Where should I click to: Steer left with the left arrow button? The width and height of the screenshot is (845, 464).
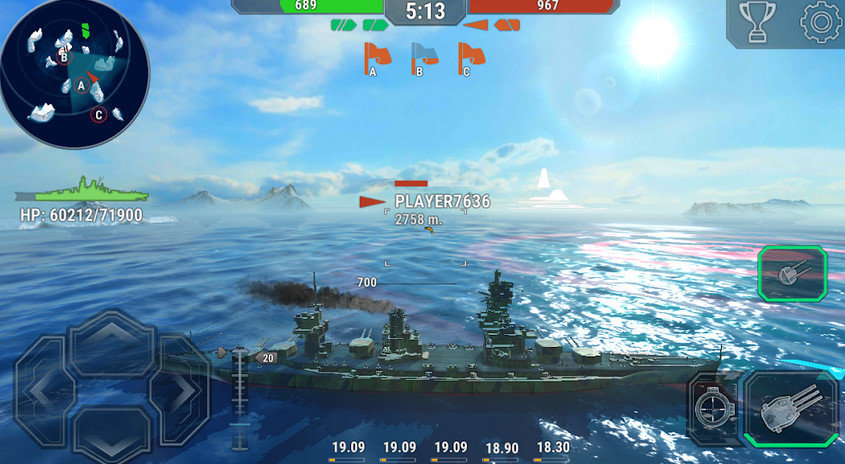(43, 388)
